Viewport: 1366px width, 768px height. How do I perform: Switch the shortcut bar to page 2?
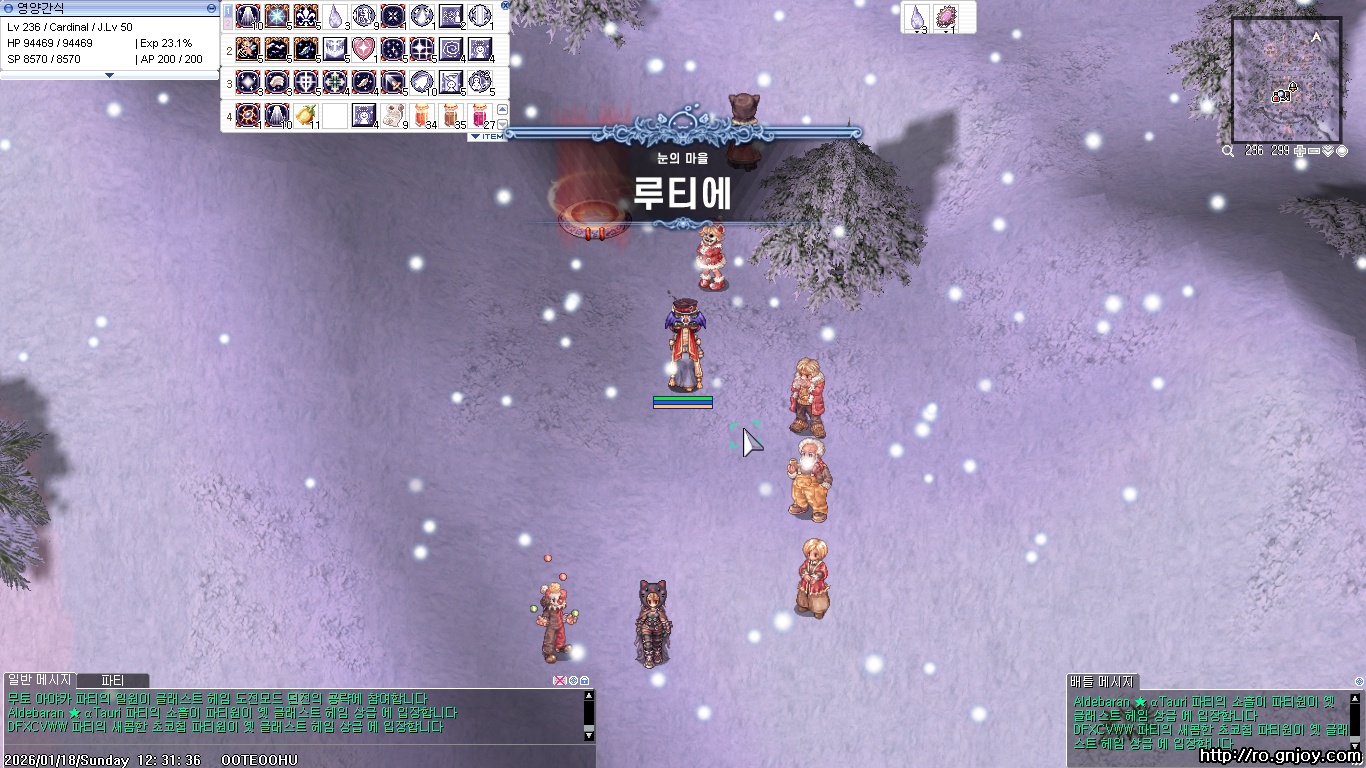pos(227,21)
